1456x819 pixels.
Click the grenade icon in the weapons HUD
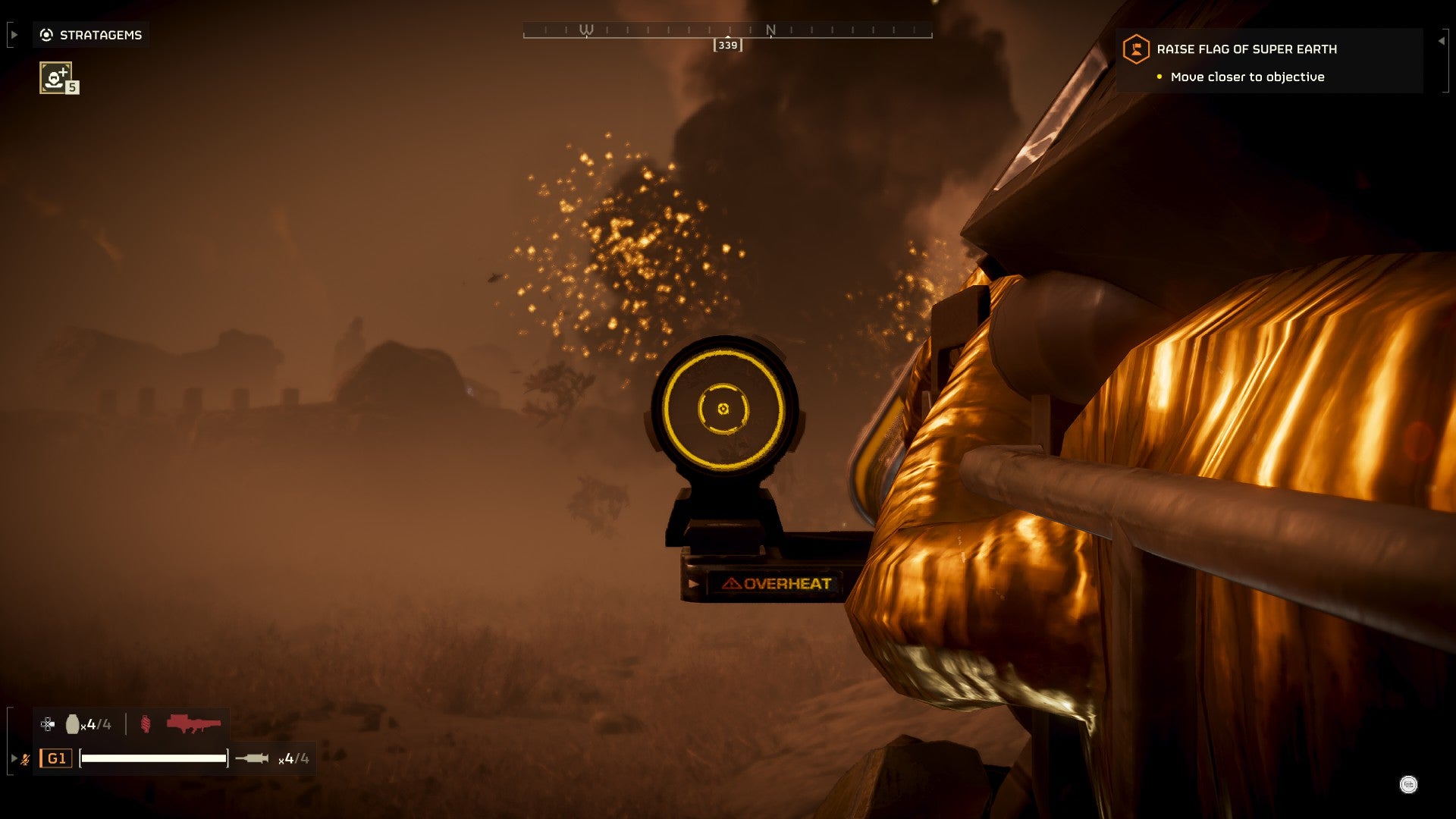[x=73, y=723]
